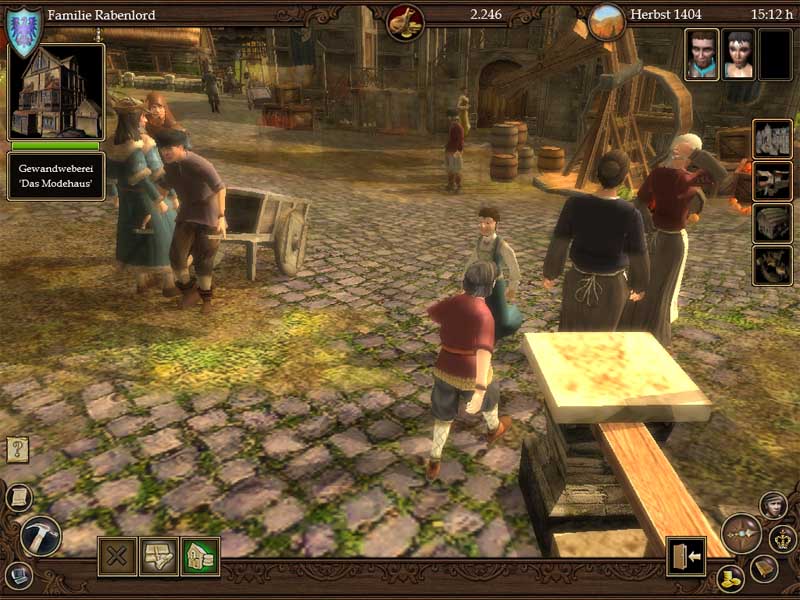Select the male family member portrait
Image resolution: width=800 pixels, height=600 pixels.
coord(702,54)
